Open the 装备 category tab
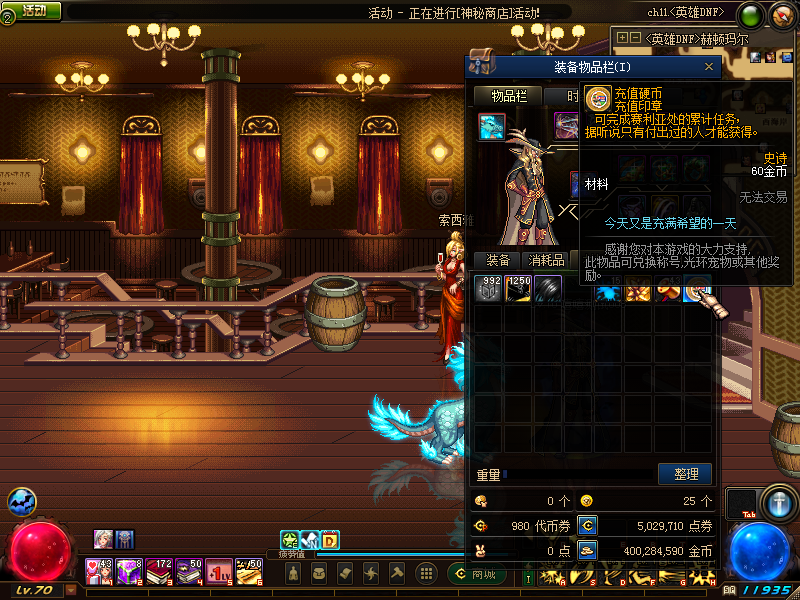 point(498,260)
